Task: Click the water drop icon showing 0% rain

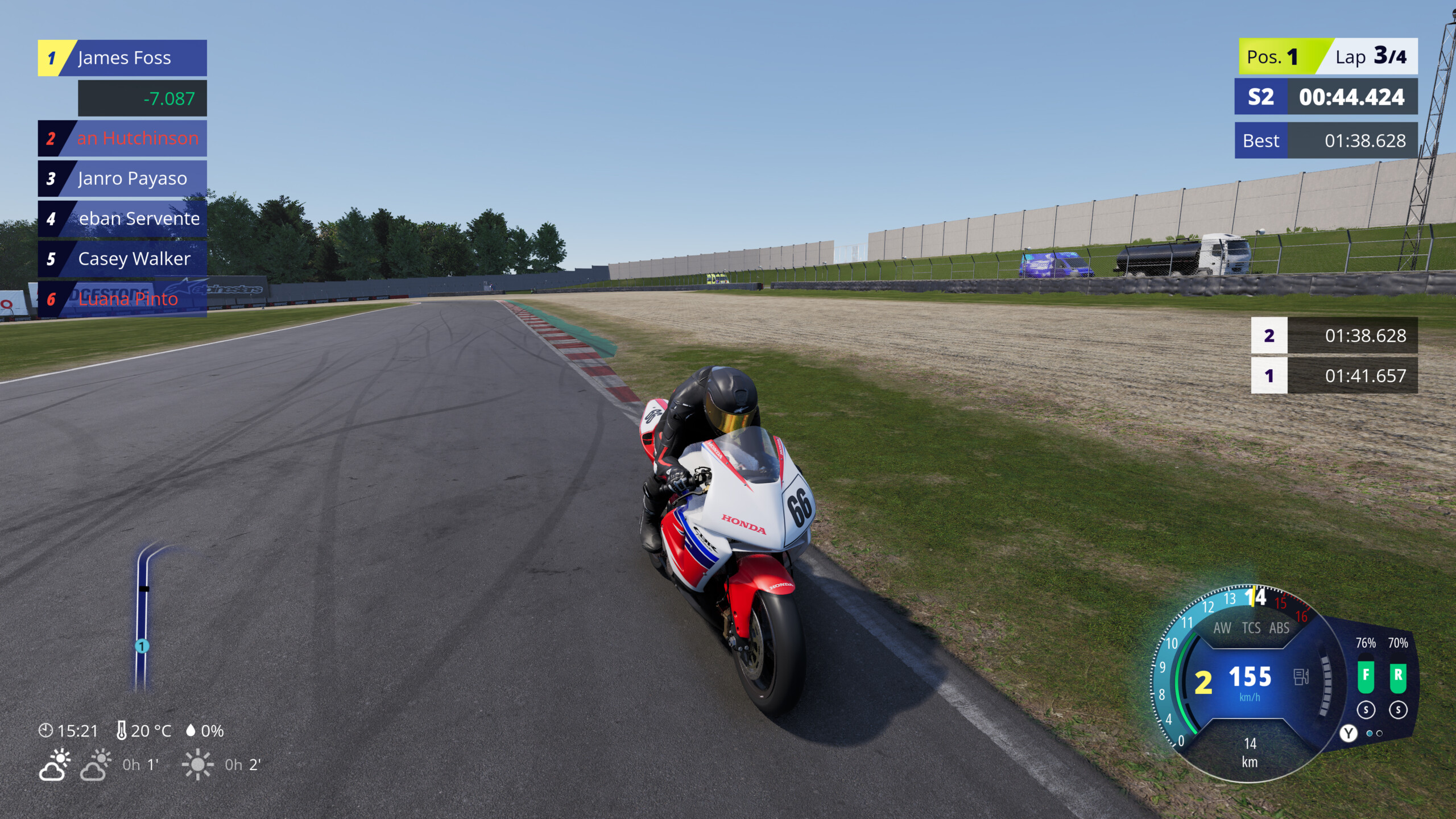Action: 191,729
